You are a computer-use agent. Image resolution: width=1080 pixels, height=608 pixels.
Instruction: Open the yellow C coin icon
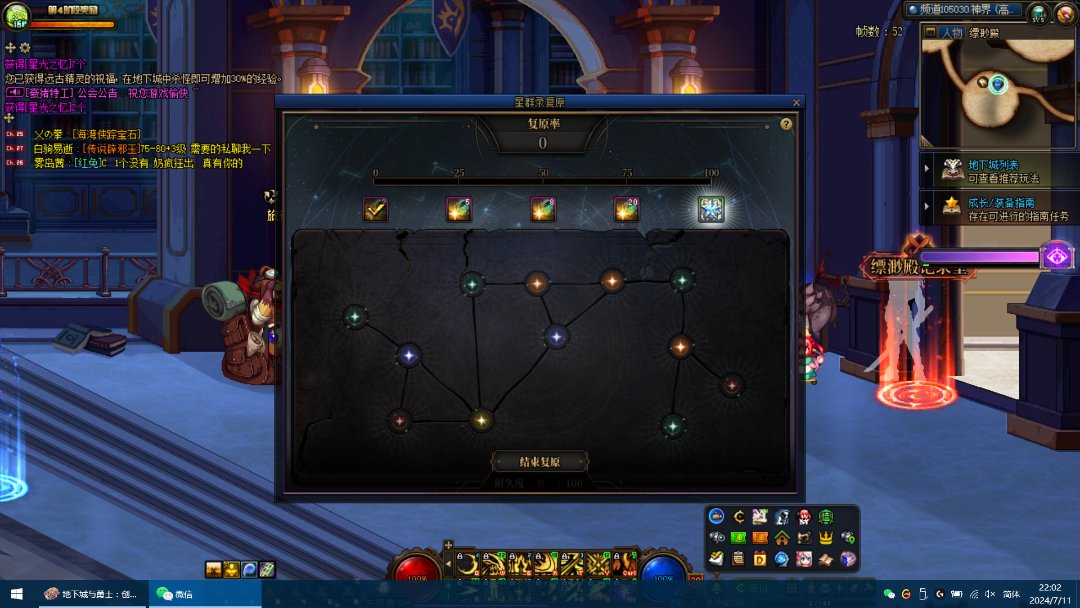(738, 517)
